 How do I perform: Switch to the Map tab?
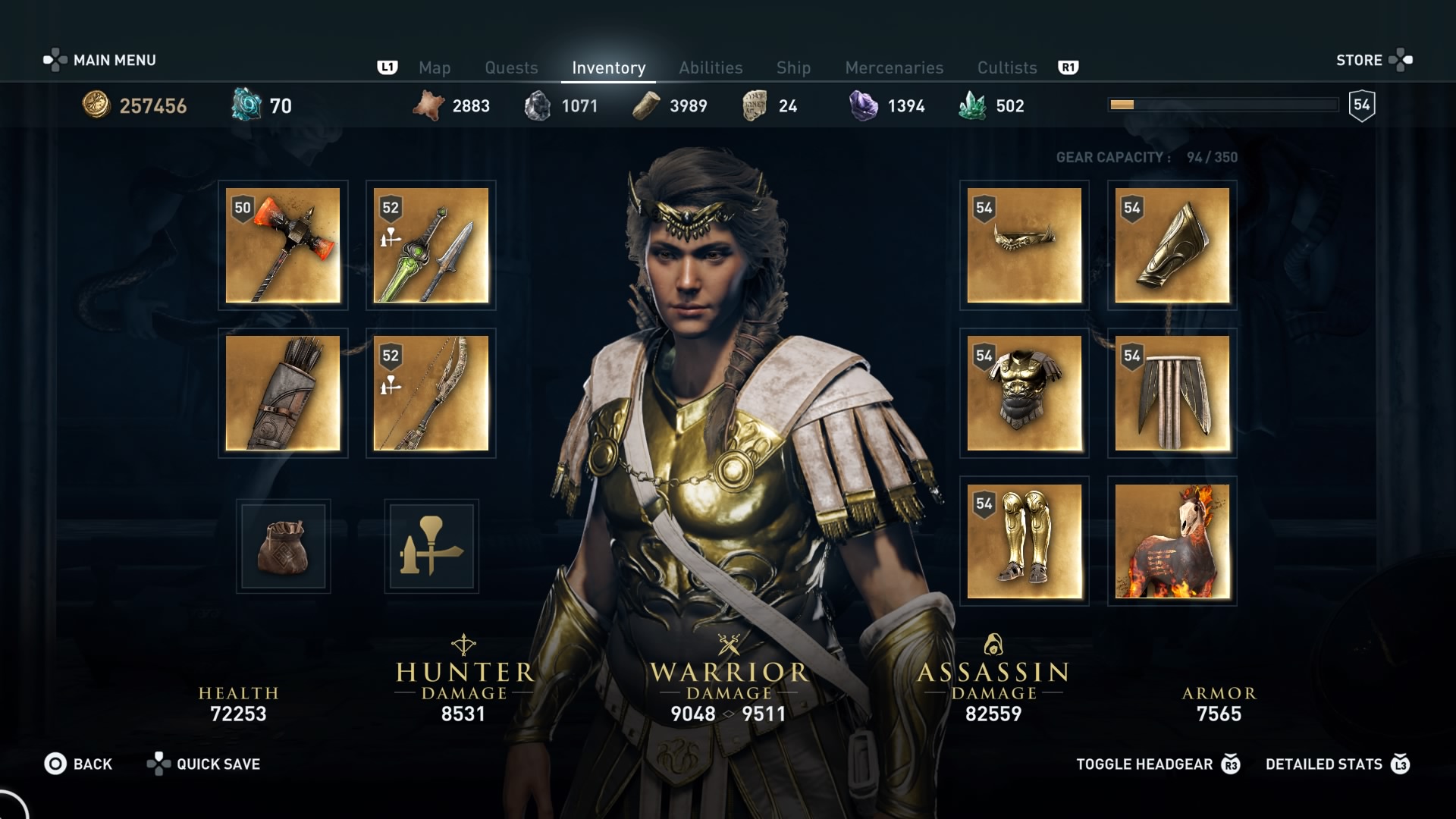click(x=435, y=67)
